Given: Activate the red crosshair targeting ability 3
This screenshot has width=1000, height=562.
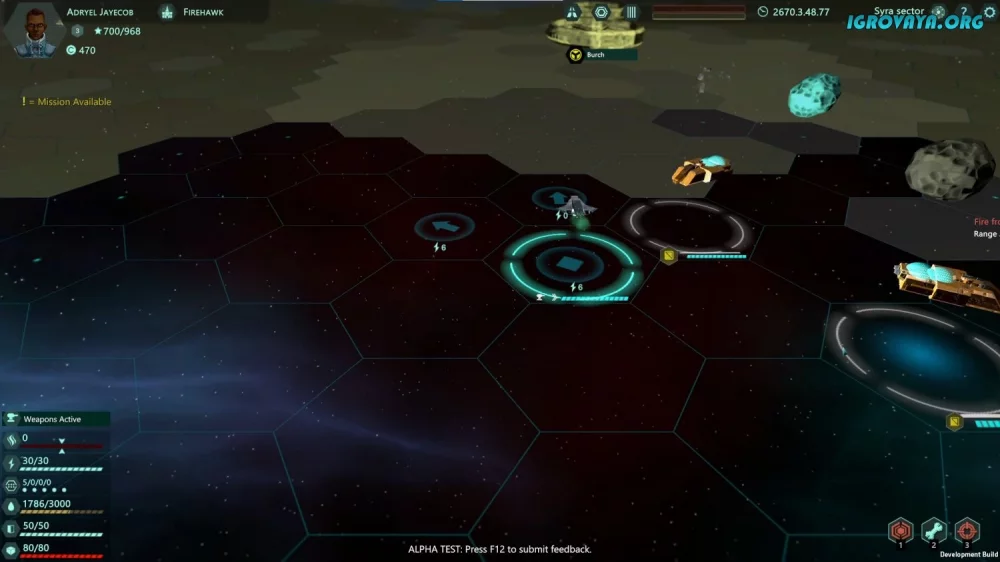Looking at the screenshot, I should coord(967,529).
